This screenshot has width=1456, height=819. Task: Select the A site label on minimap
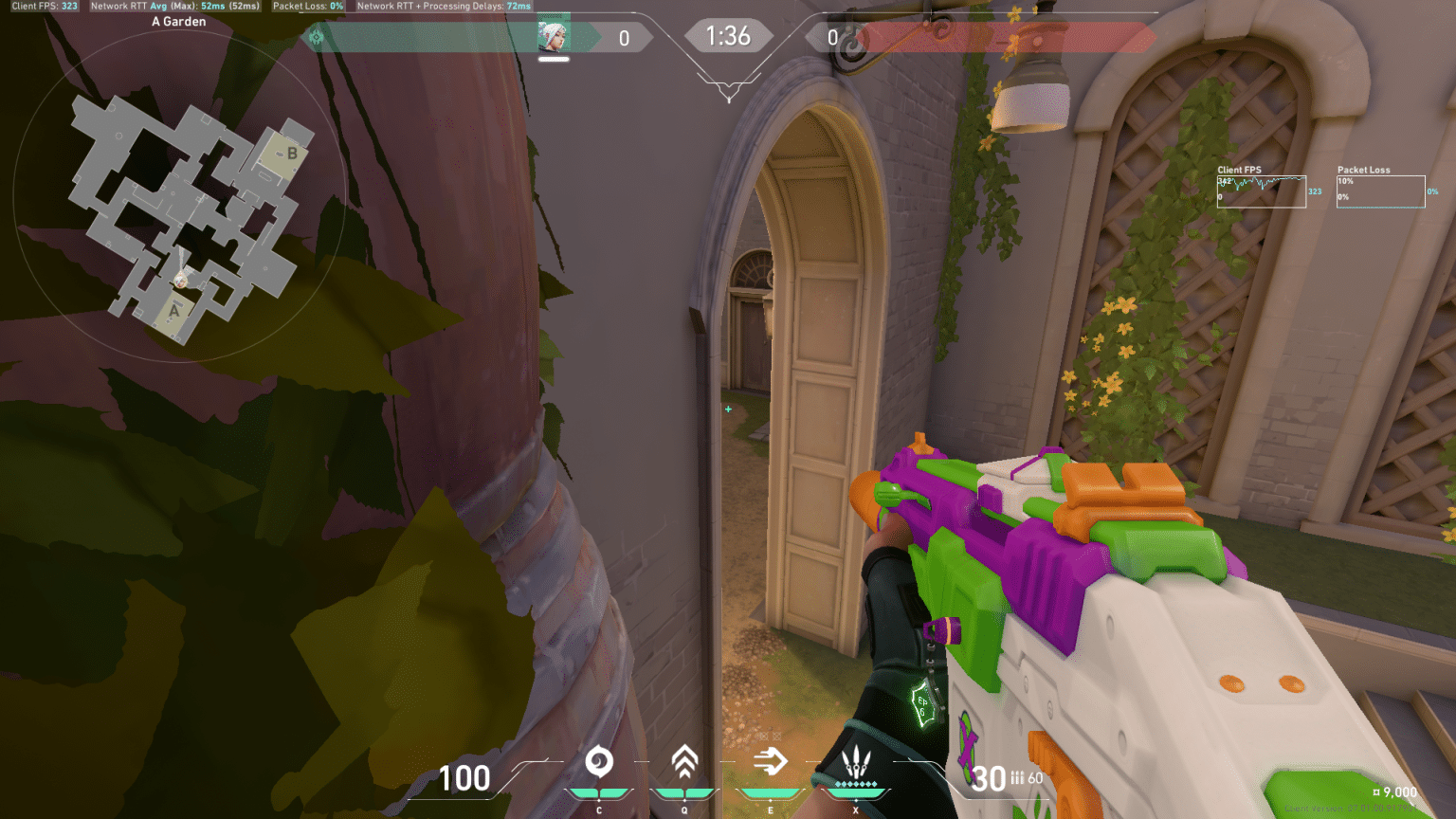(174, 312)
